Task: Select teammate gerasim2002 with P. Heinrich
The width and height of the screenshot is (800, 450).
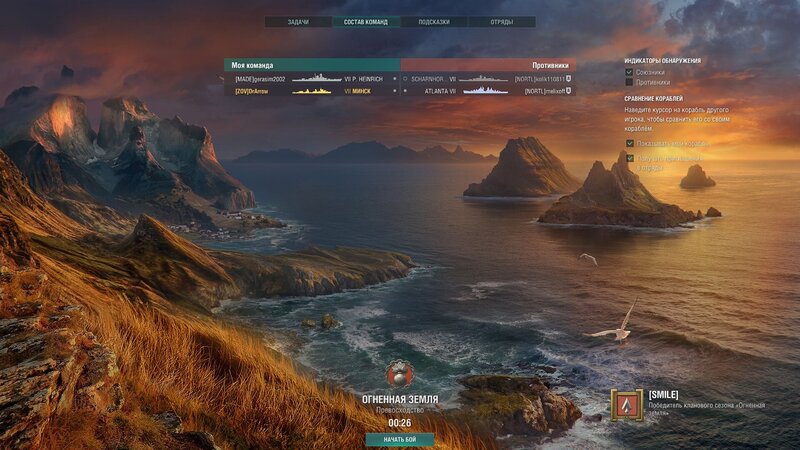Action: [312, 78]
